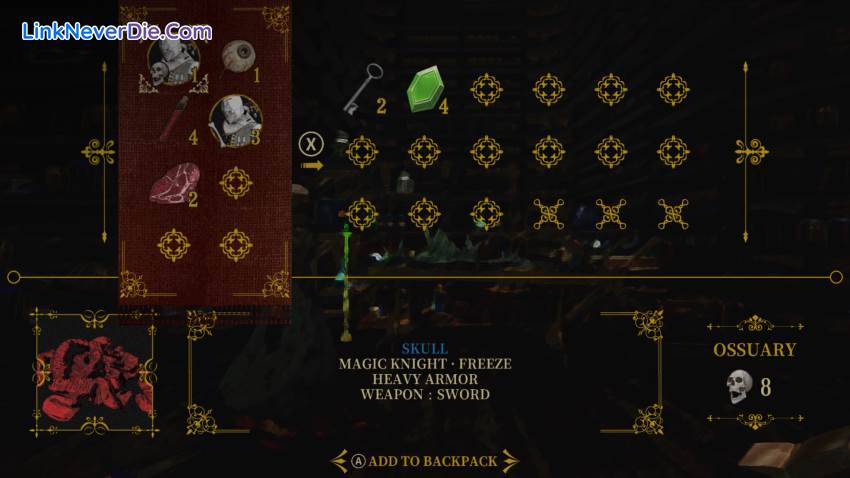Select the iron key item slot
Image resolution: width=850 pixels, height=478 pixels.
pos(359,89)
